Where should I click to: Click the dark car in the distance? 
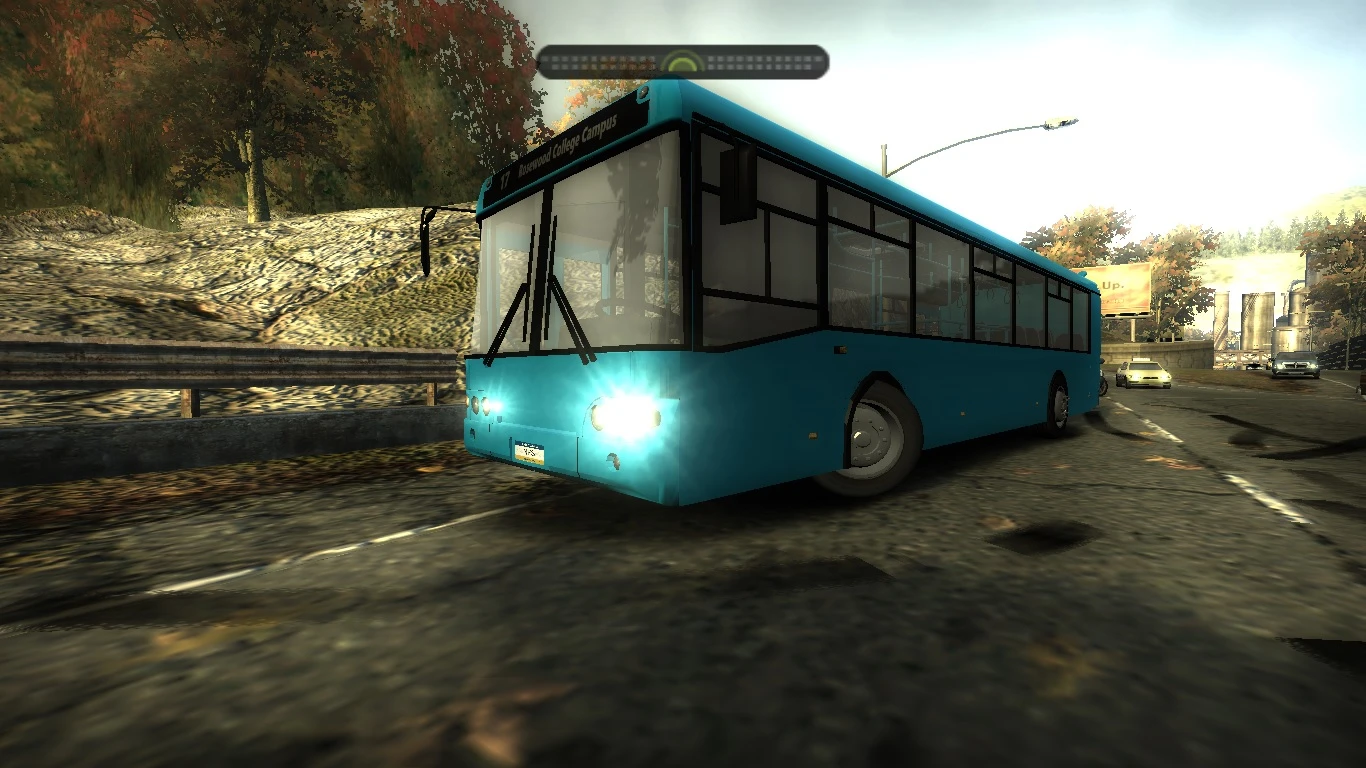1293,363
